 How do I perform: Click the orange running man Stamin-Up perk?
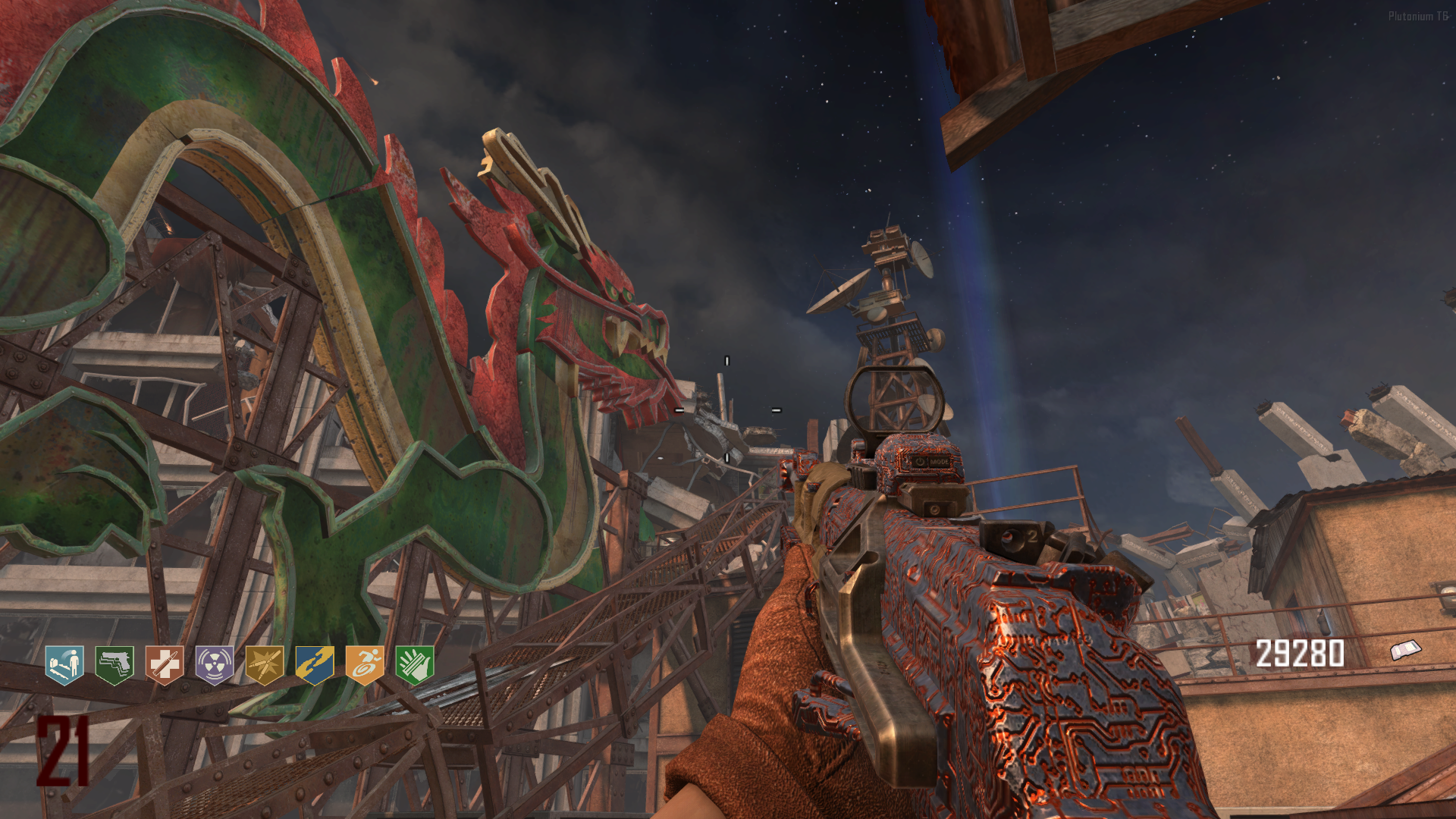point(365,665)
